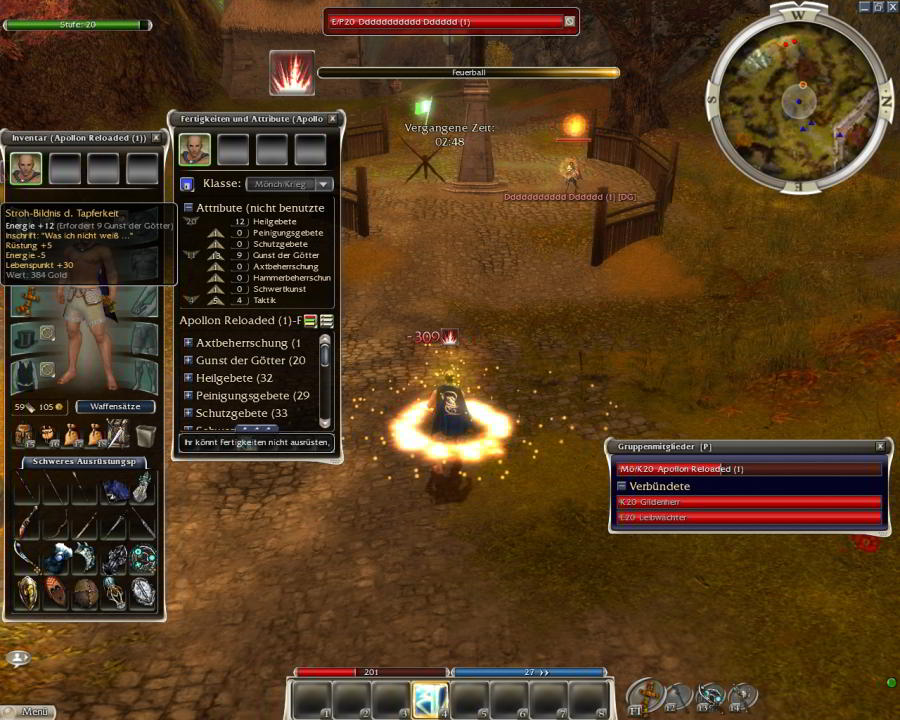Select the trash bin icon in inventory
Viewport: 900px width, 720px height.
(x=145, y=434)
